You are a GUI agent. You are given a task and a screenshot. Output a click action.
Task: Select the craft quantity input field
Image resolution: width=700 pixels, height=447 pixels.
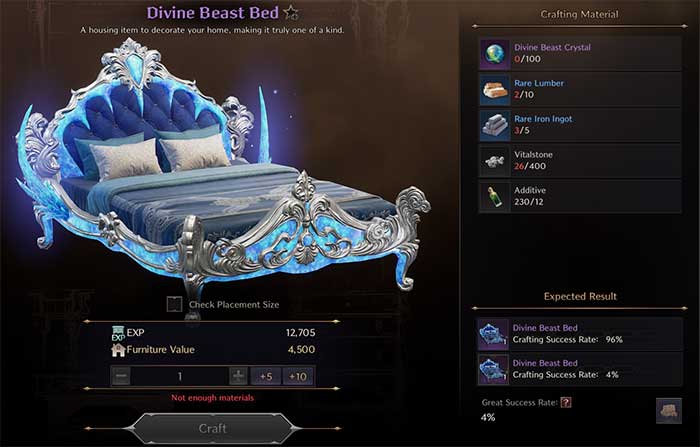[180, 376]
